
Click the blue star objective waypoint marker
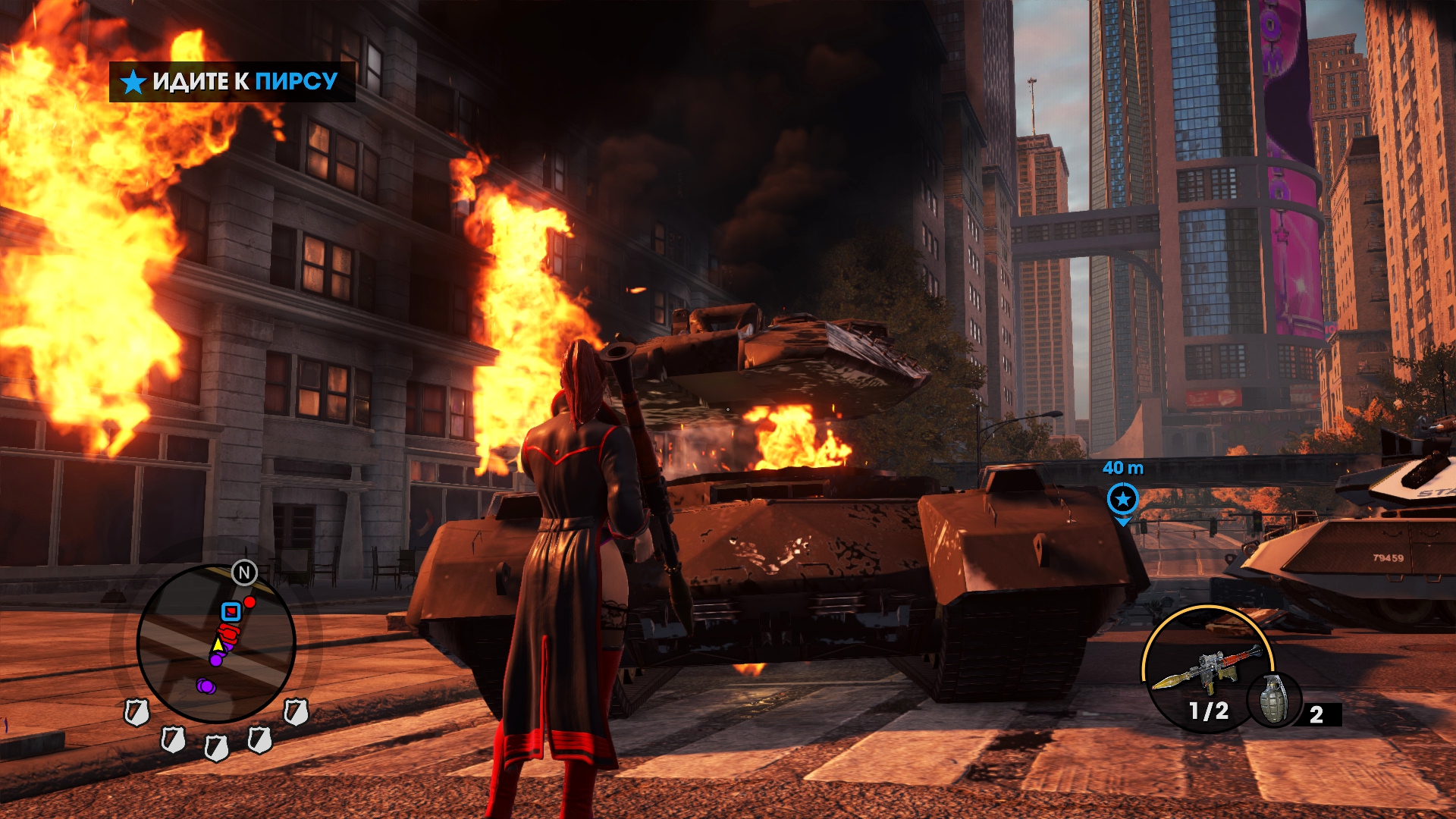pyautogui.click(x=1122, y=499)
